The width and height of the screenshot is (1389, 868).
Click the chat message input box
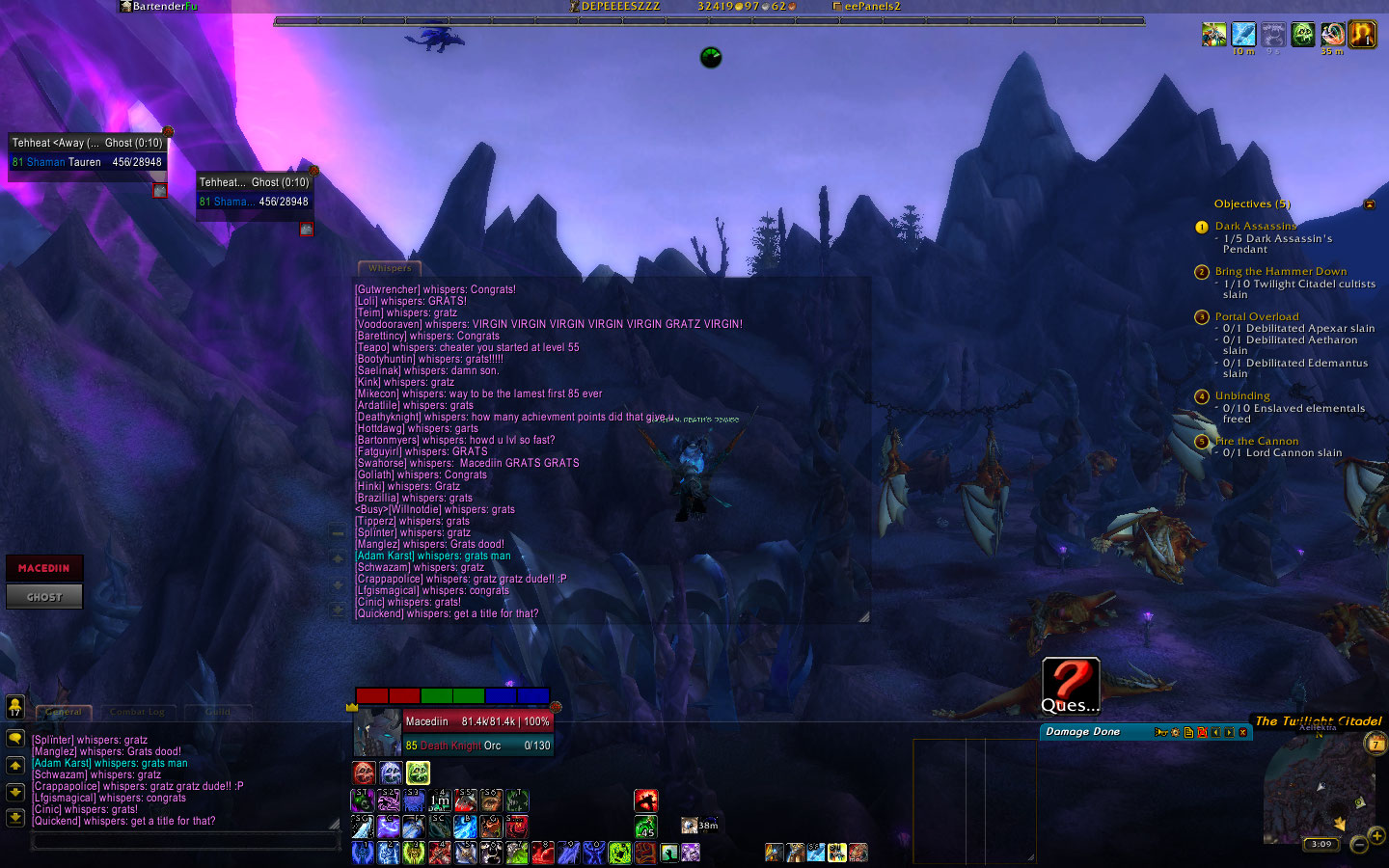coord(185,841)
